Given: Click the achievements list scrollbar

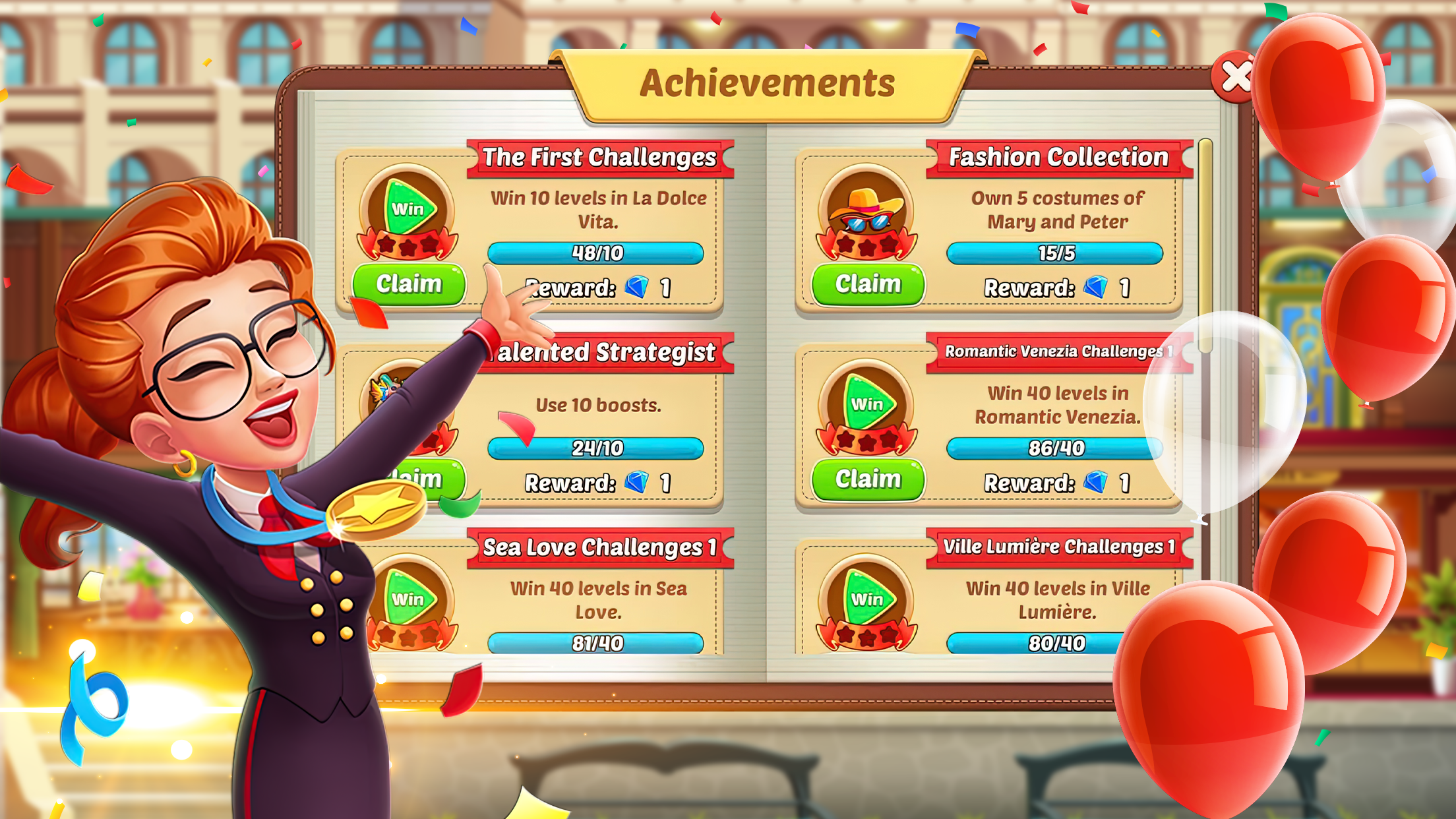Looking at the screenshot, I should point(1205,244).
